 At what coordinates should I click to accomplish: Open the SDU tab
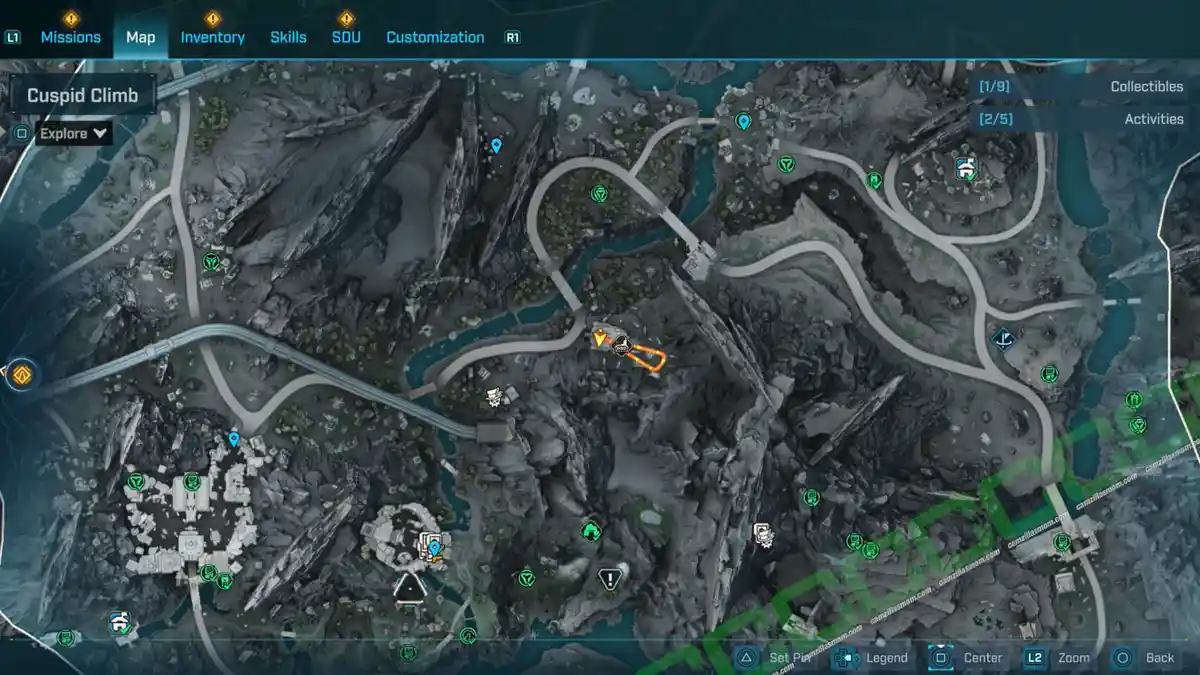[346, 37]
